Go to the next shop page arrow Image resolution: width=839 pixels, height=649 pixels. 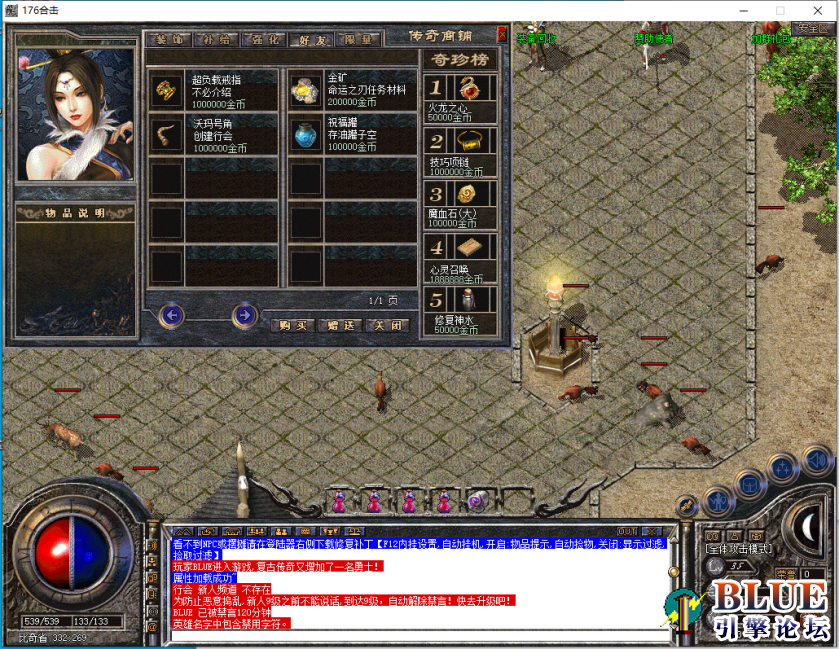[x=243, y=316]
